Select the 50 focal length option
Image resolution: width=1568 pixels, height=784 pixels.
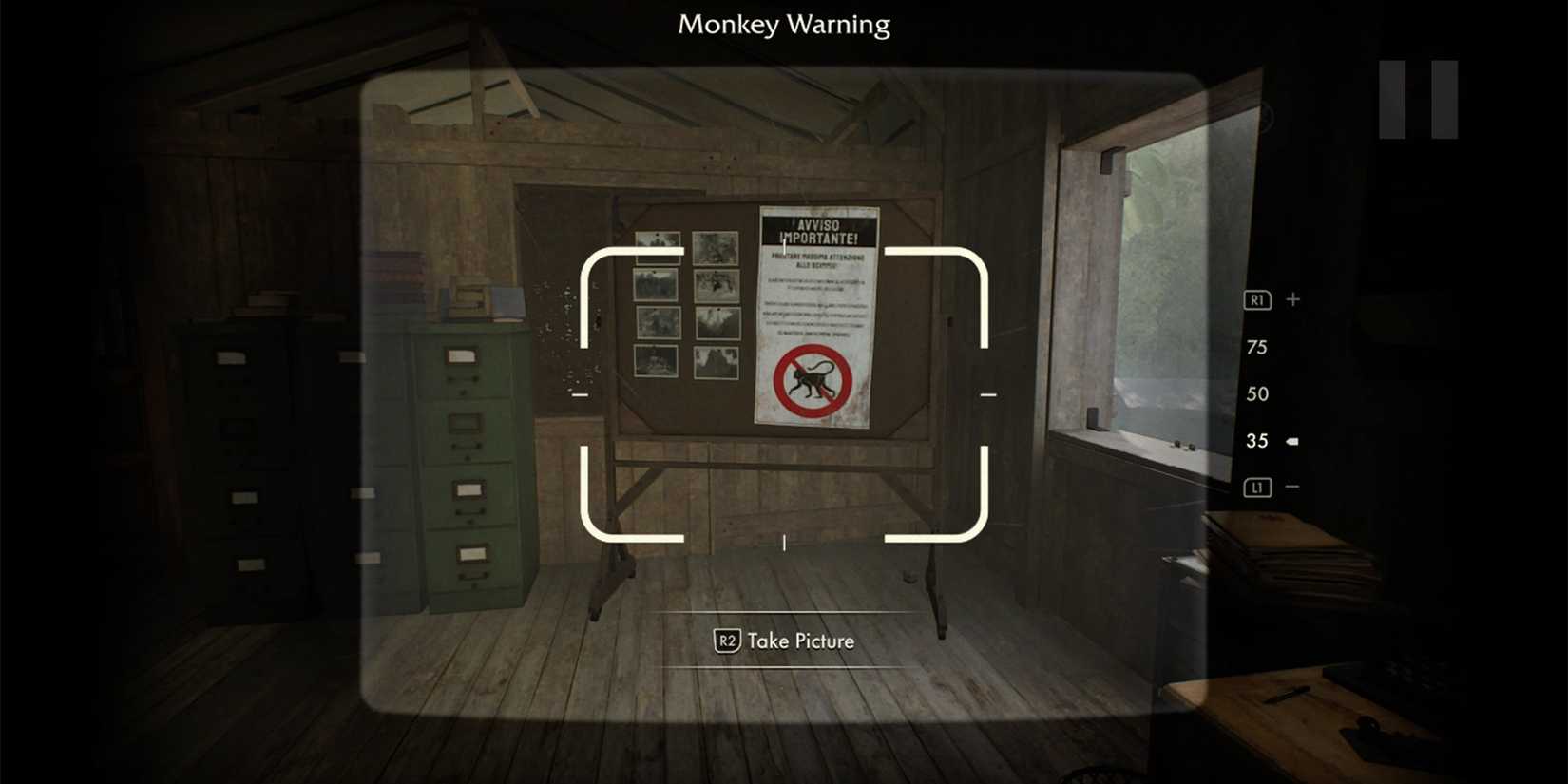(x=1256, y=393)
